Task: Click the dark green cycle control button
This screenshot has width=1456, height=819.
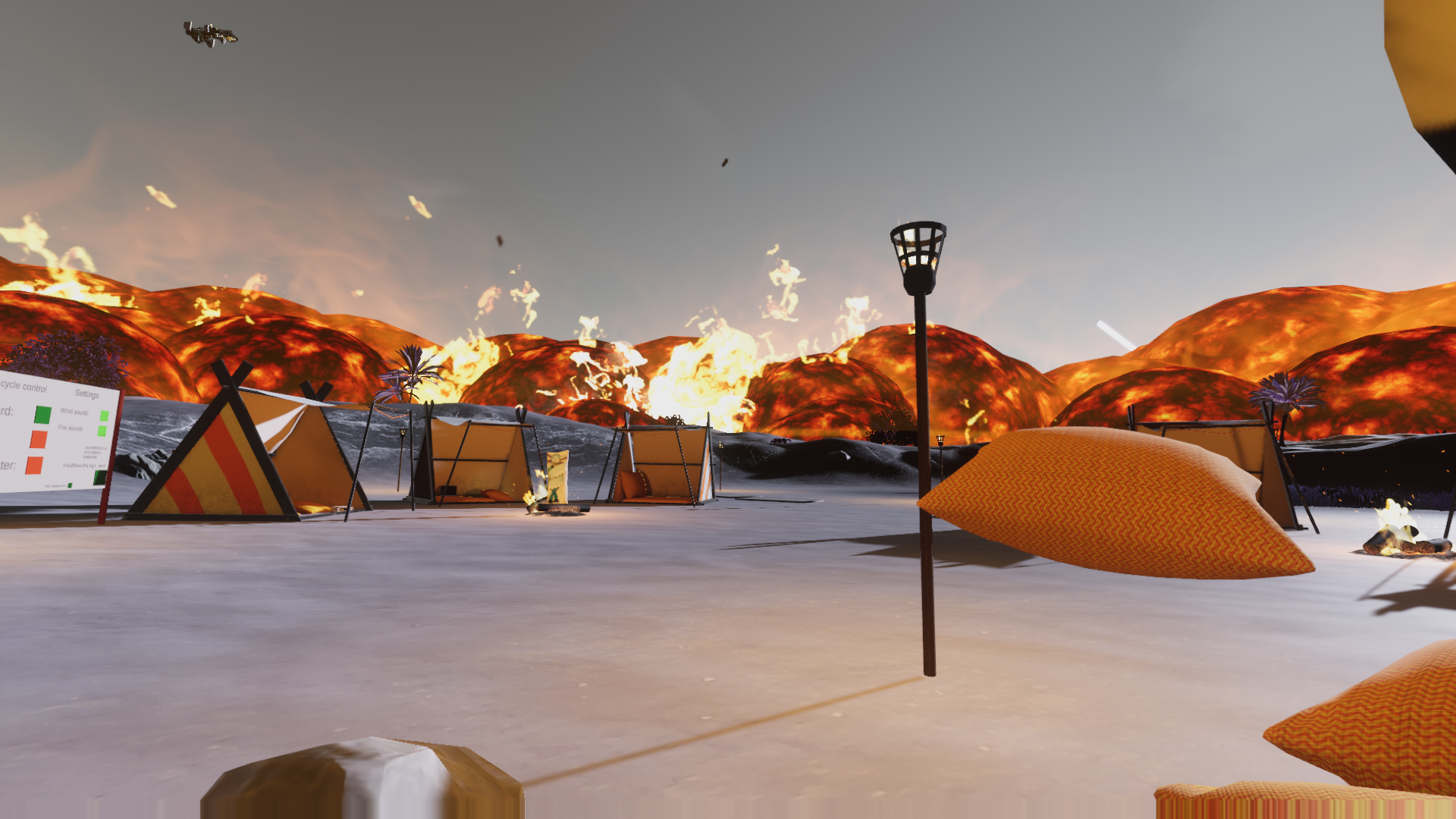Action: tap(43, 414)
